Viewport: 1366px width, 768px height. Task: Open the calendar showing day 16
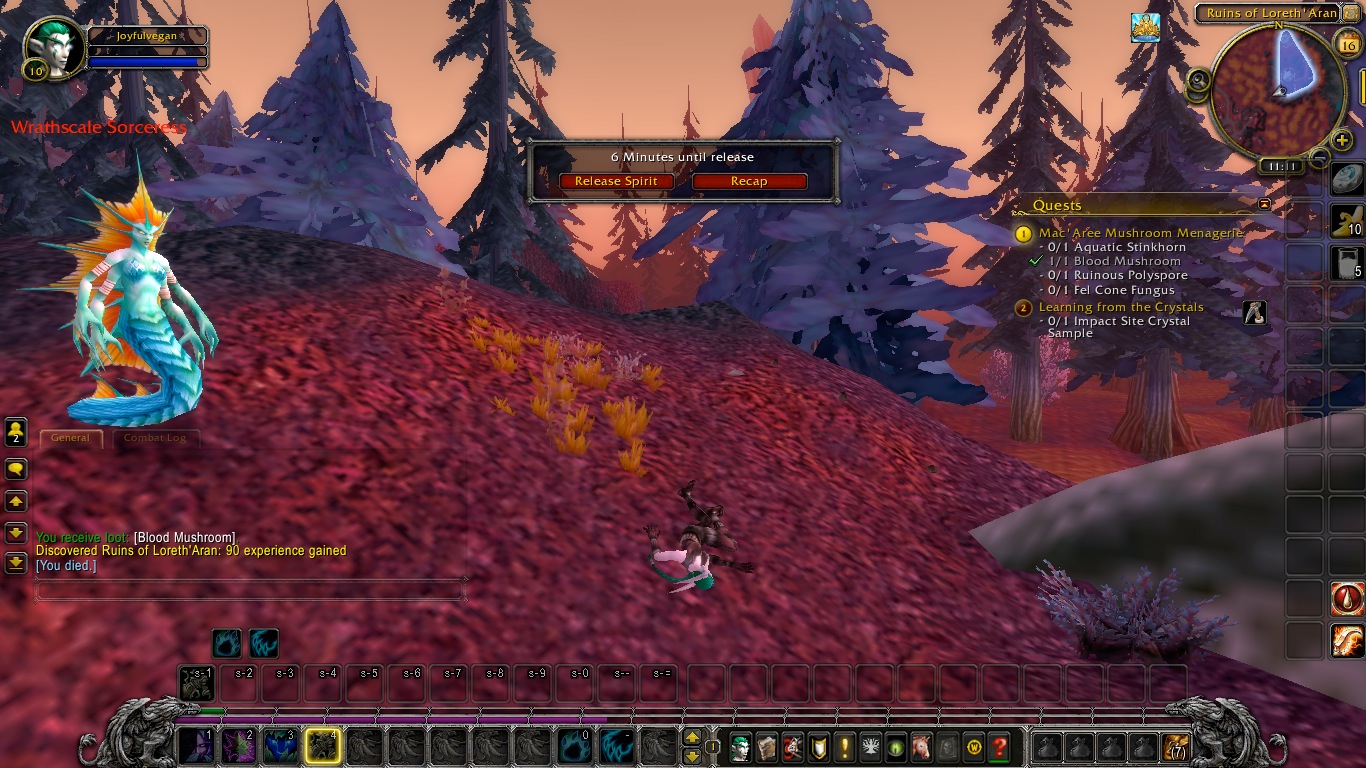pos(1347,40)
